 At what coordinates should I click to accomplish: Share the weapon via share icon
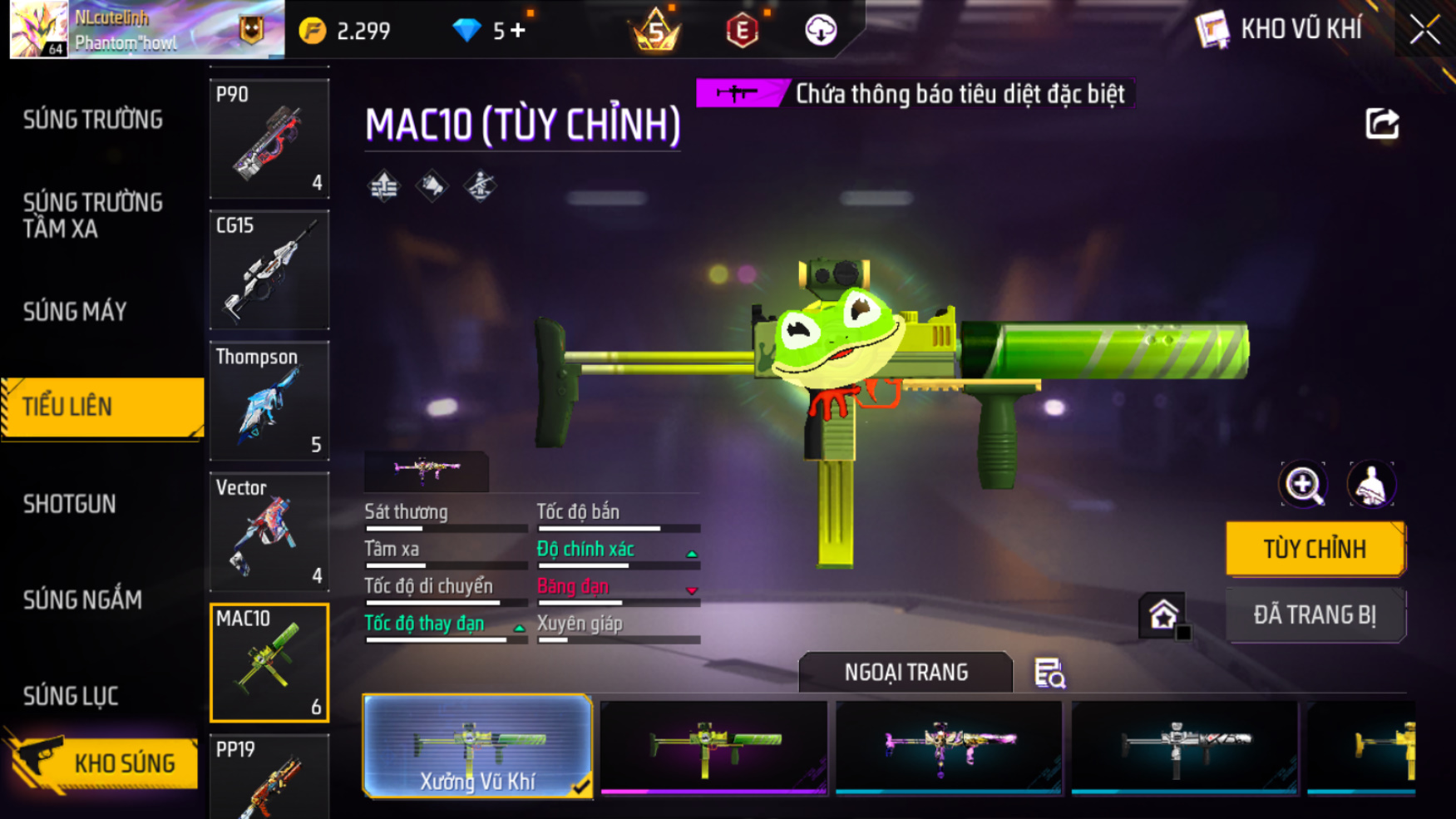point(1382,124)
